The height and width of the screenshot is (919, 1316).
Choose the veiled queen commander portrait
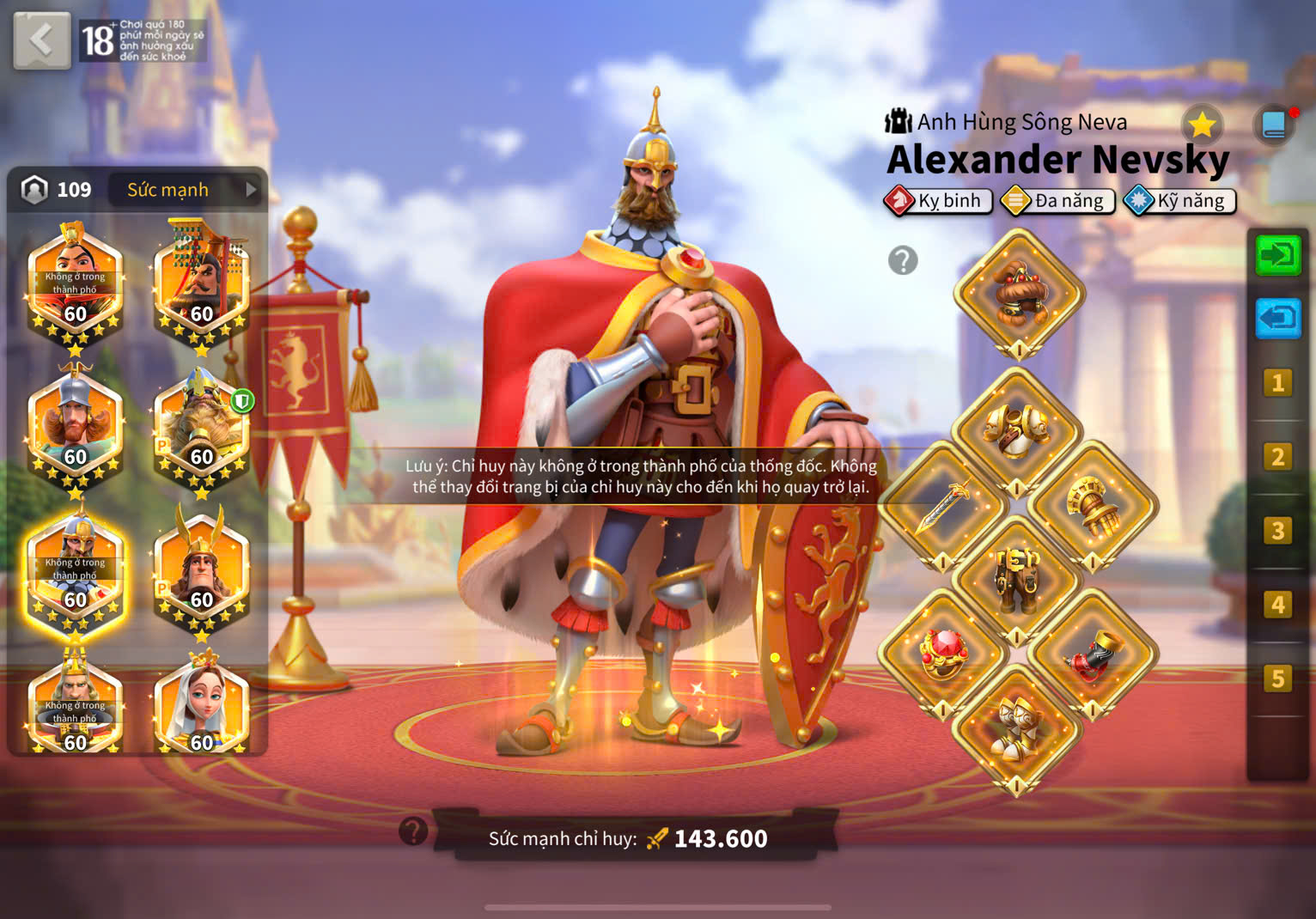point(201,706)
